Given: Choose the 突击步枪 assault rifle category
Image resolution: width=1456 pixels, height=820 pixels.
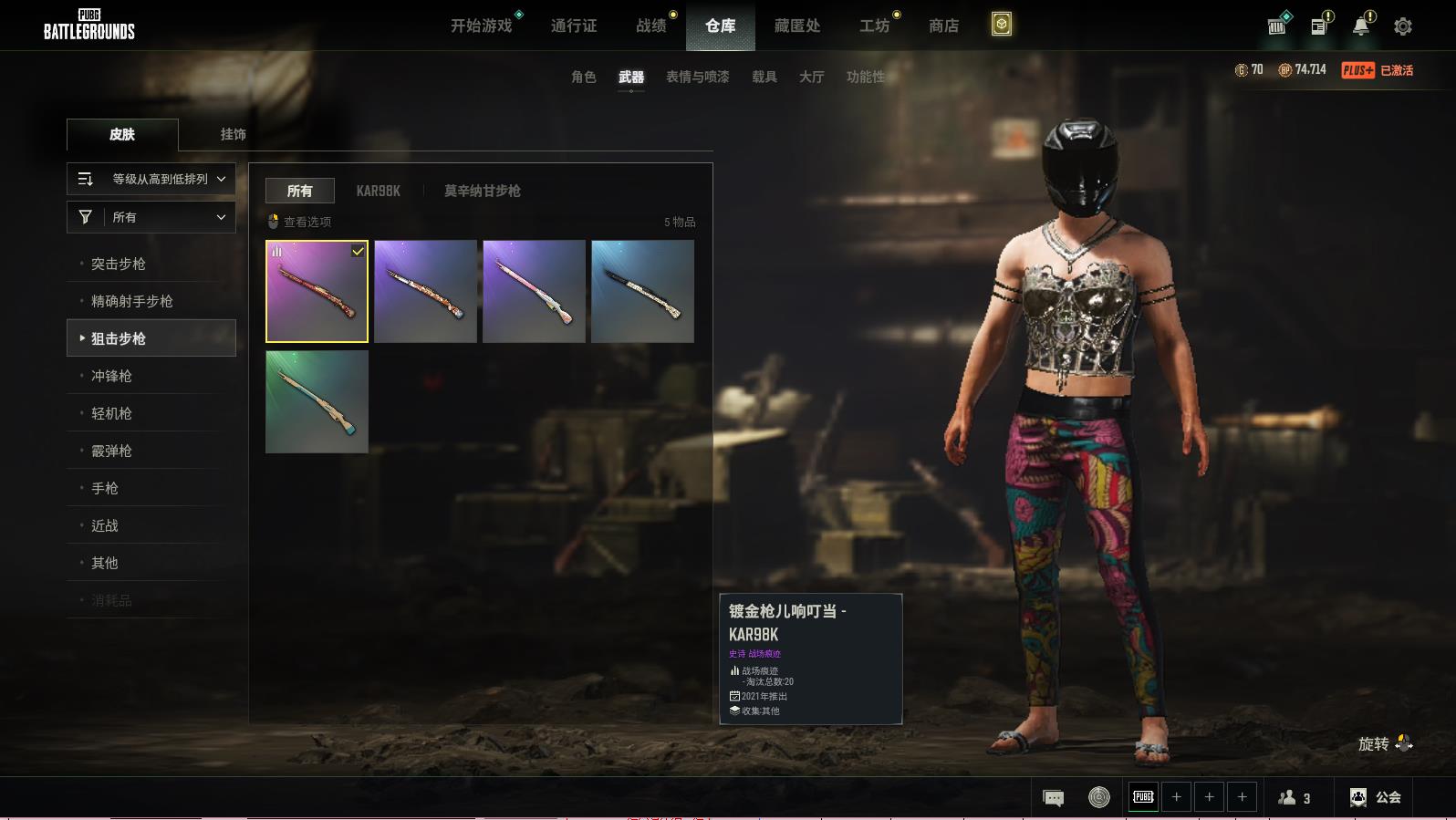Looking at the screenshot, I should click(x=119, y=264).
